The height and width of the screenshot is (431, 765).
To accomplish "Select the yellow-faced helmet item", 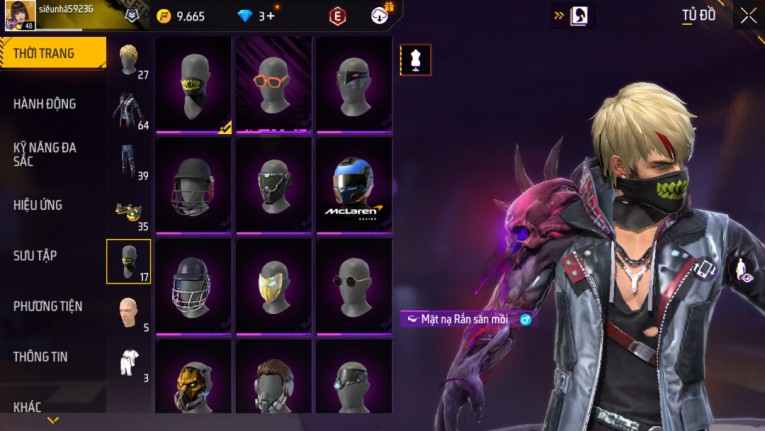I will pyautogui.click(x=273, y=285).
